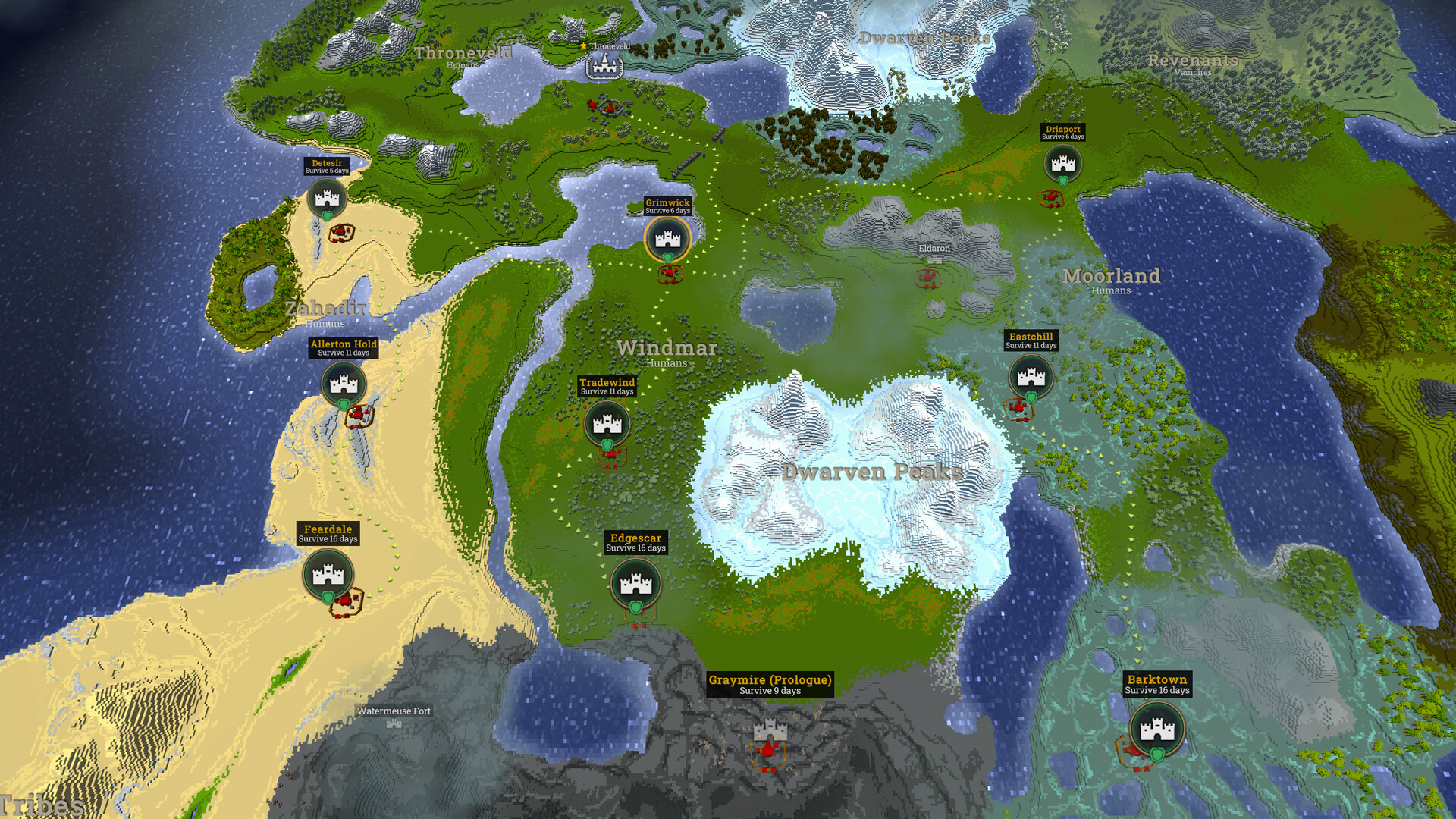Viewport: 1456px width, 819px height.
Task: Click the 'Eastchill' mission title banner
Action: pyautogui.click(x=1030, y=337)
